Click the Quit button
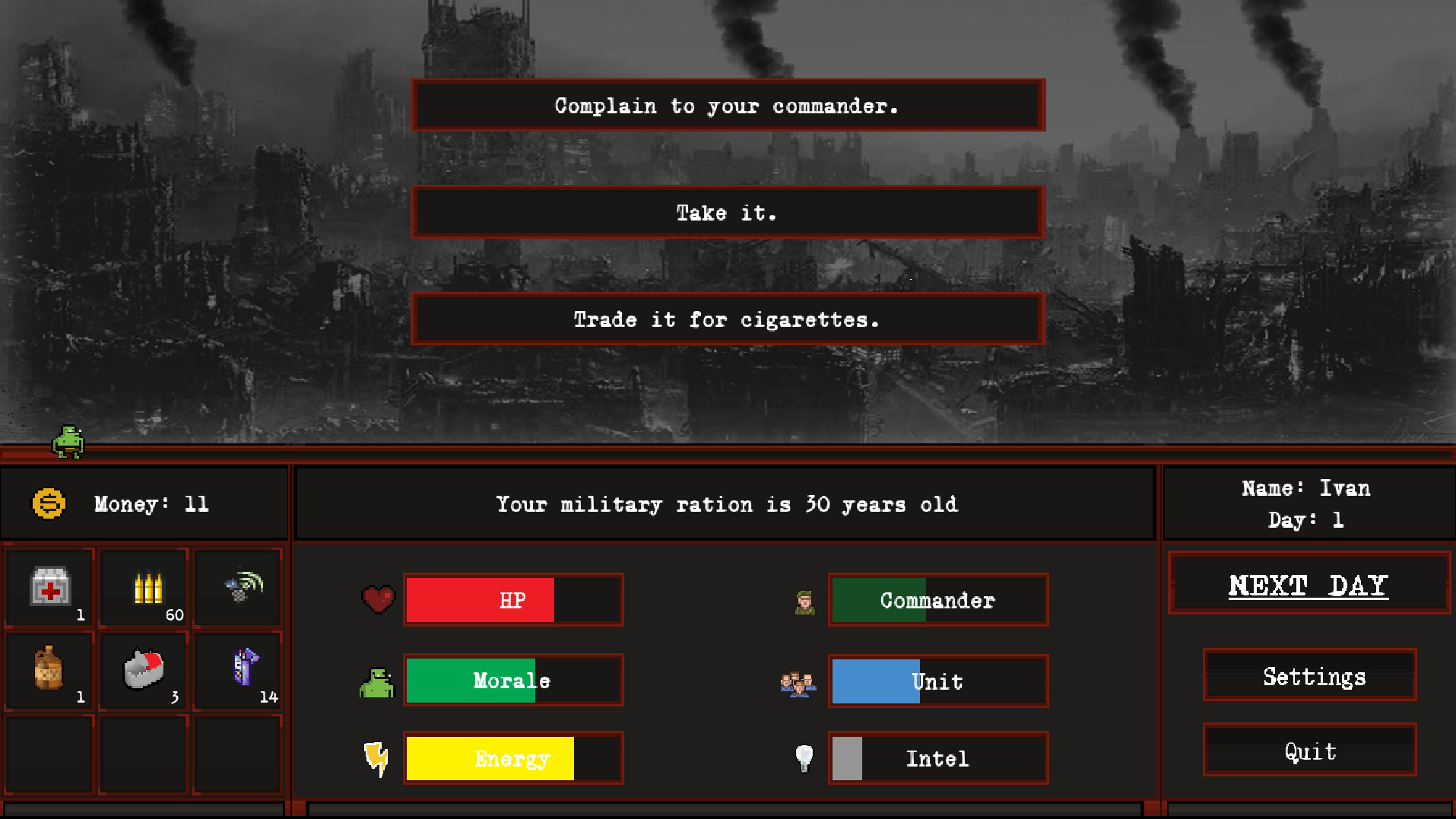Viewport: 1456px width, 819px height. pos(1308,751)
